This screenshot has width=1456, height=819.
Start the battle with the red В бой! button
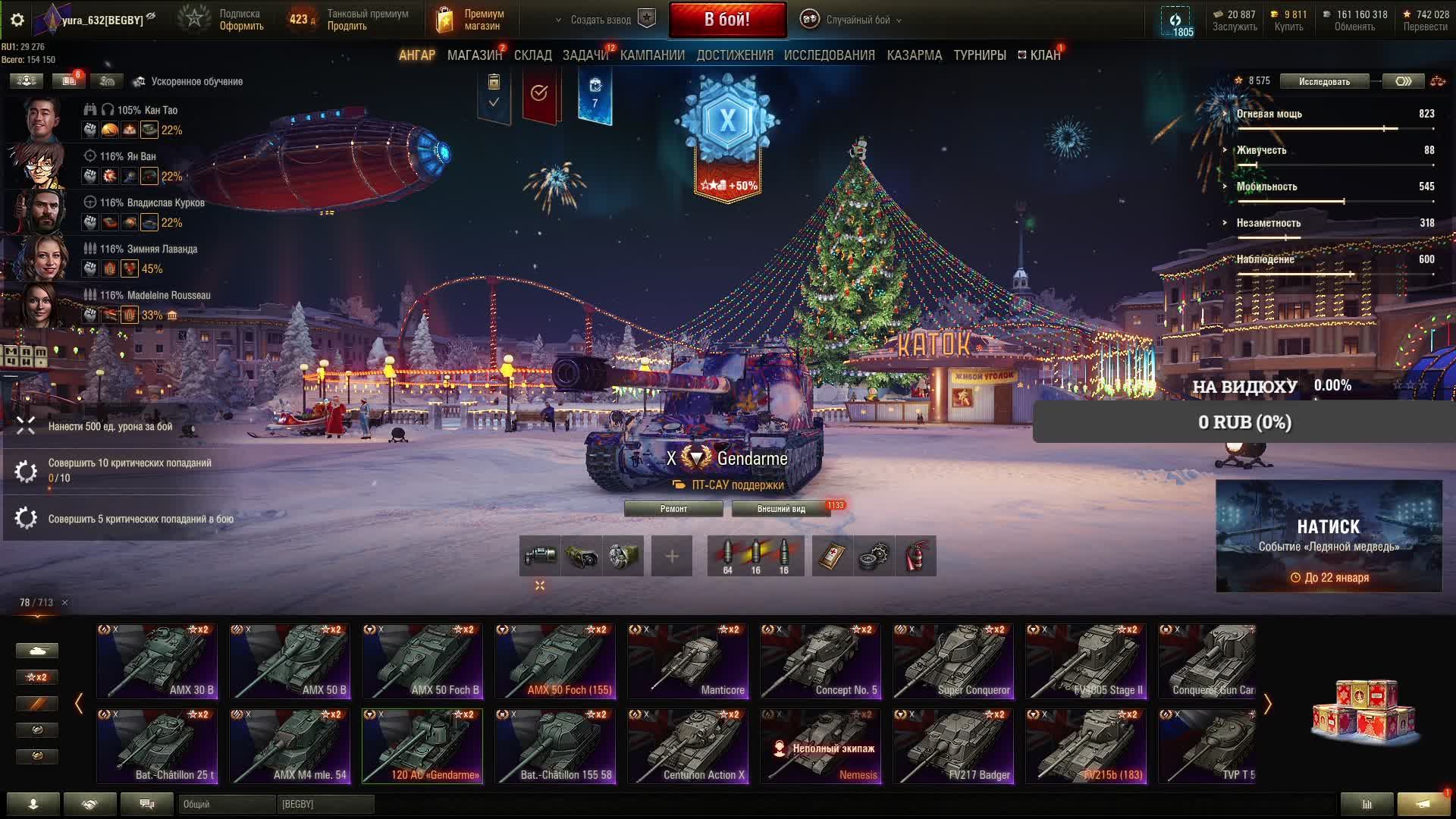[x=727, y=20]
